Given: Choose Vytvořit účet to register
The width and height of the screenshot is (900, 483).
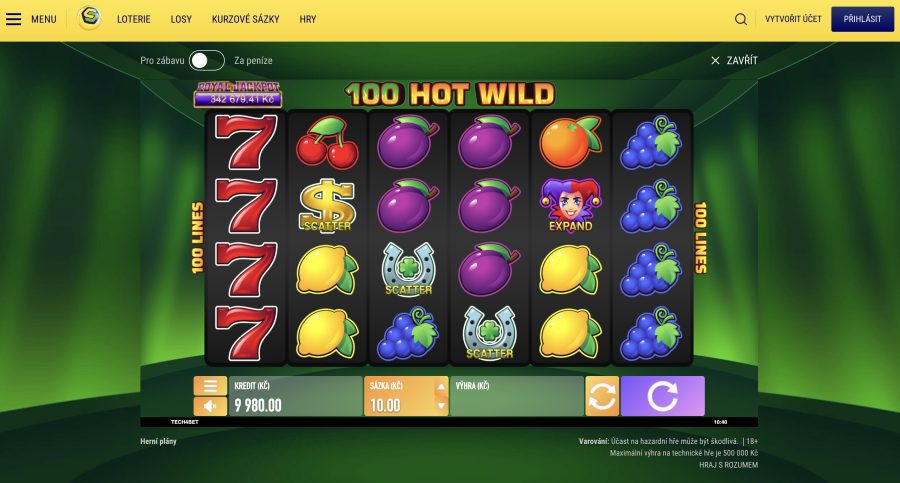Looking at the screenshot, I should pos(792,19).
